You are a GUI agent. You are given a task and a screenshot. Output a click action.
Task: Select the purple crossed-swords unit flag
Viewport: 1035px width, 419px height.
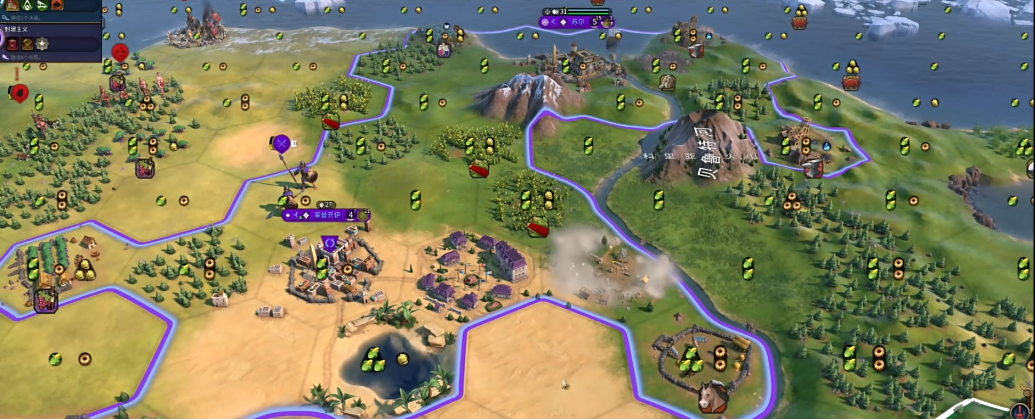(281, 144)
